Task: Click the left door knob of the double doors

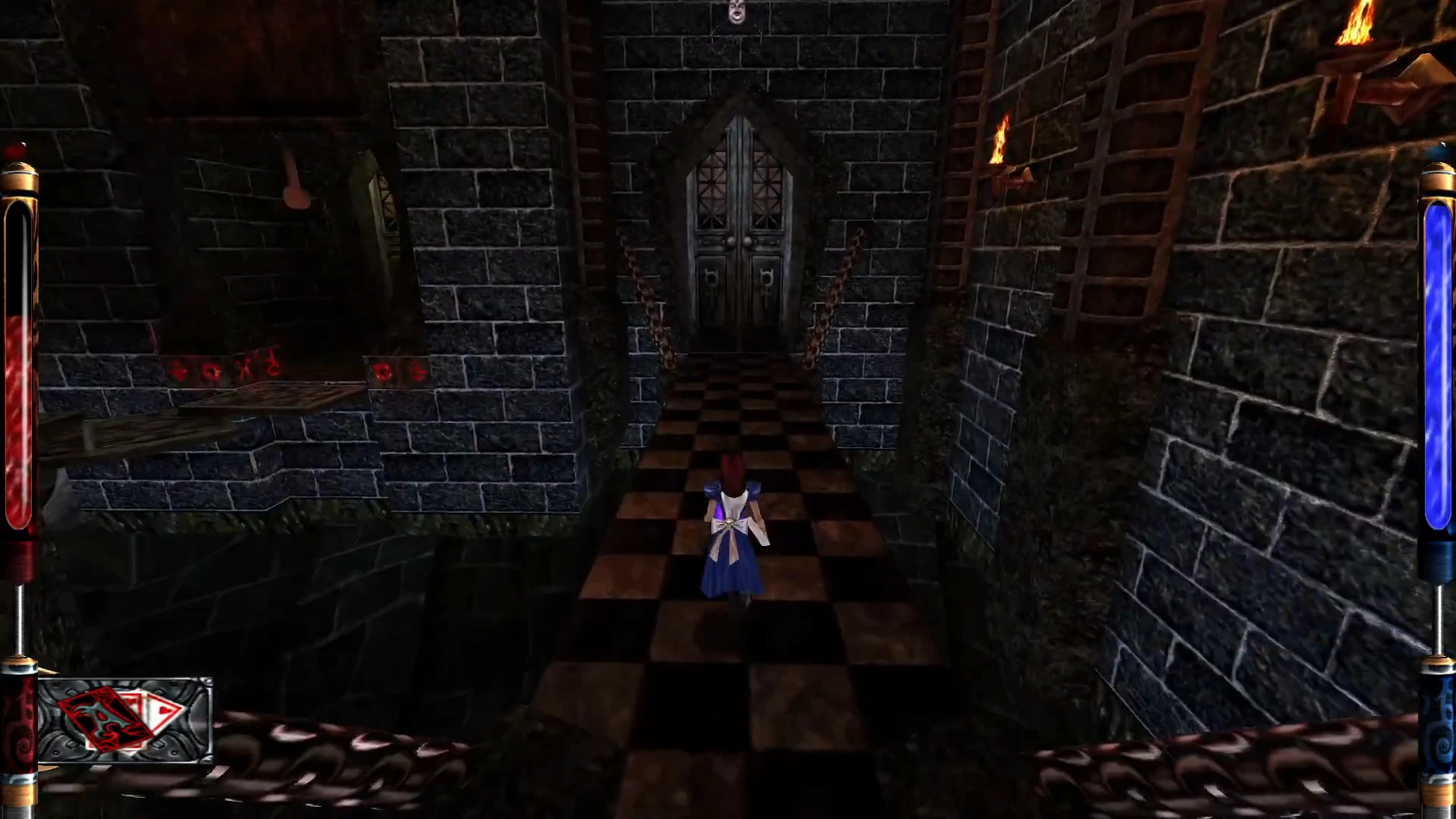Action: click(731, 242)
